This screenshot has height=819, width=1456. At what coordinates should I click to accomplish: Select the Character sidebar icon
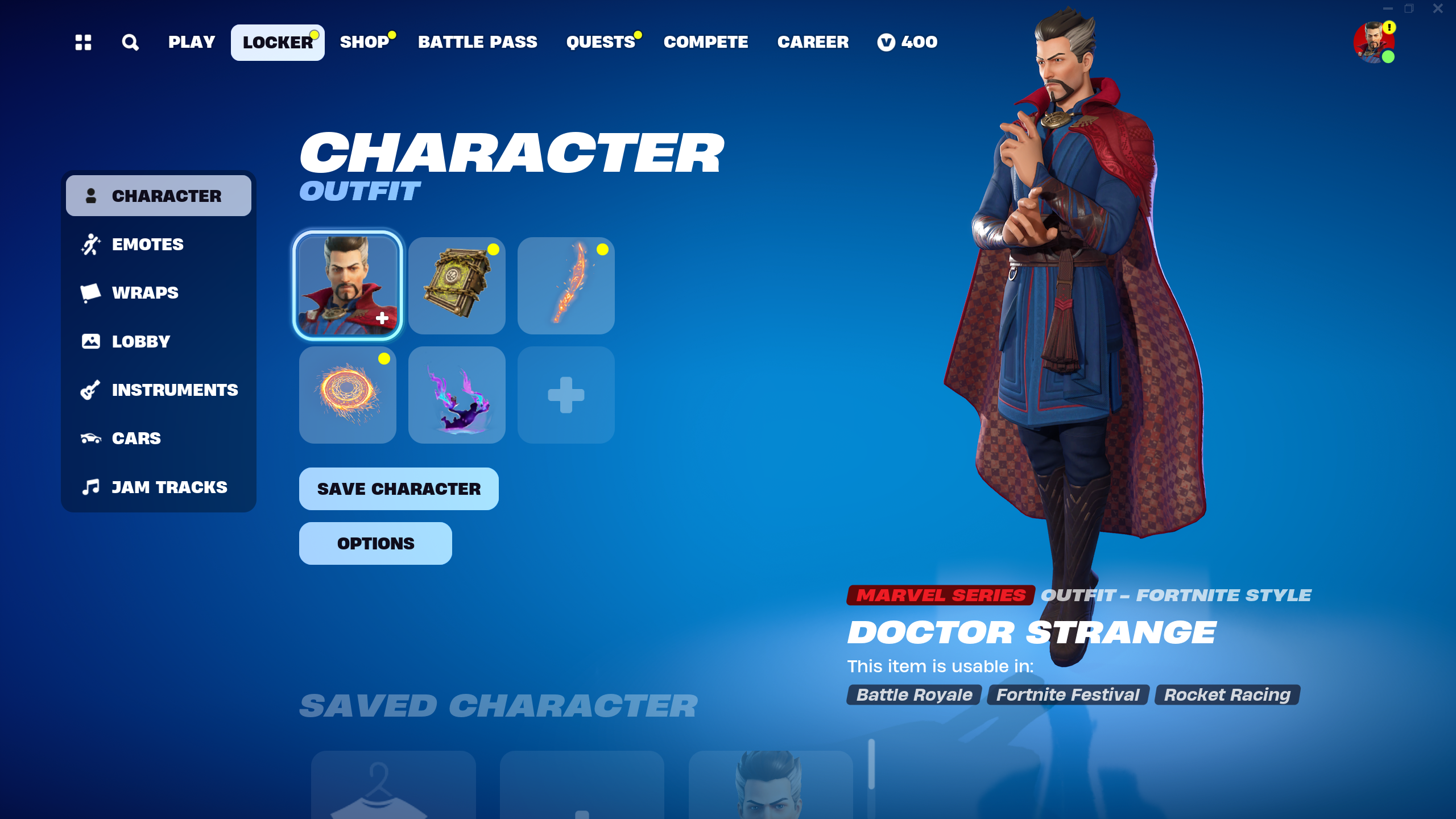(x=91, y=196)
